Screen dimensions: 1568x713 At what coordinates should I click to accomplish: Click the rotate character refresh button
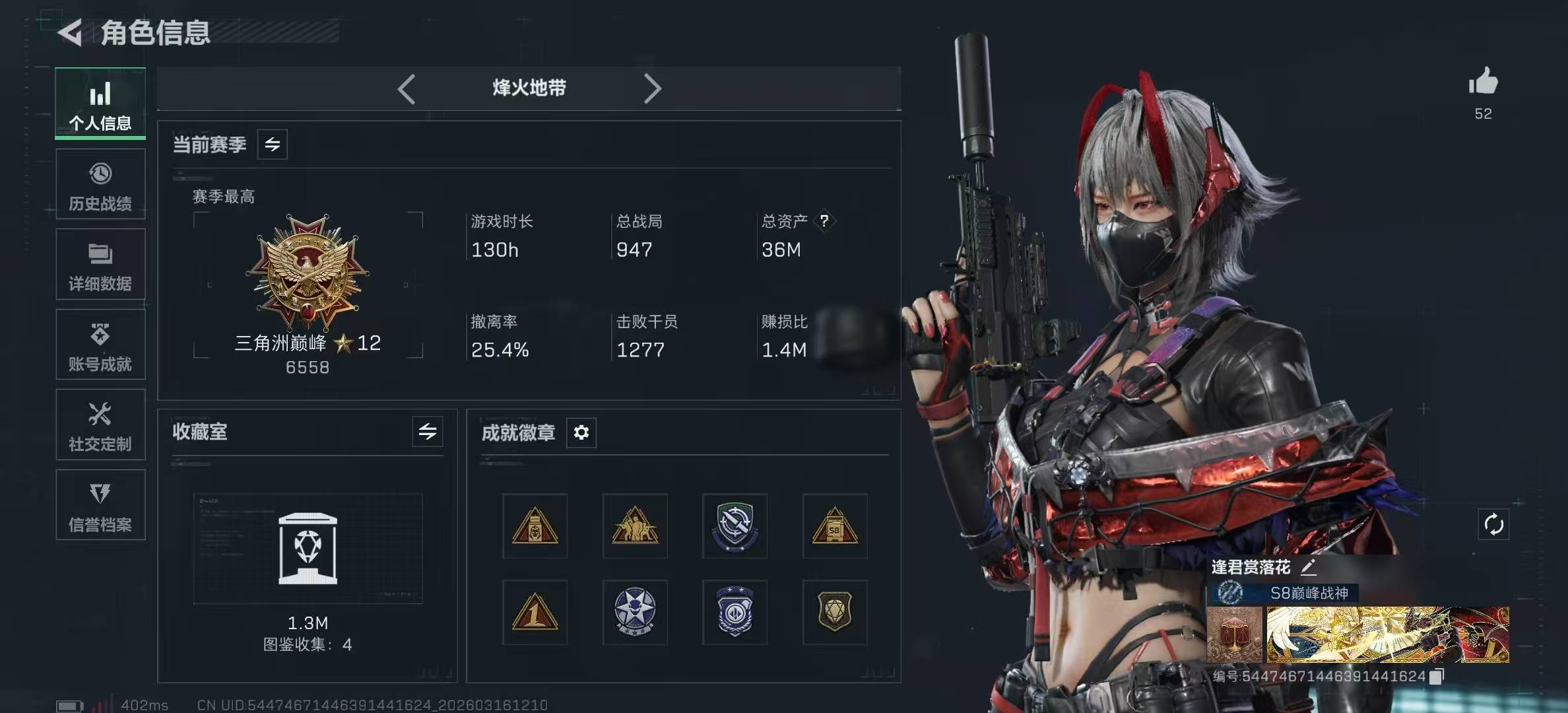tap(1493, 525)
